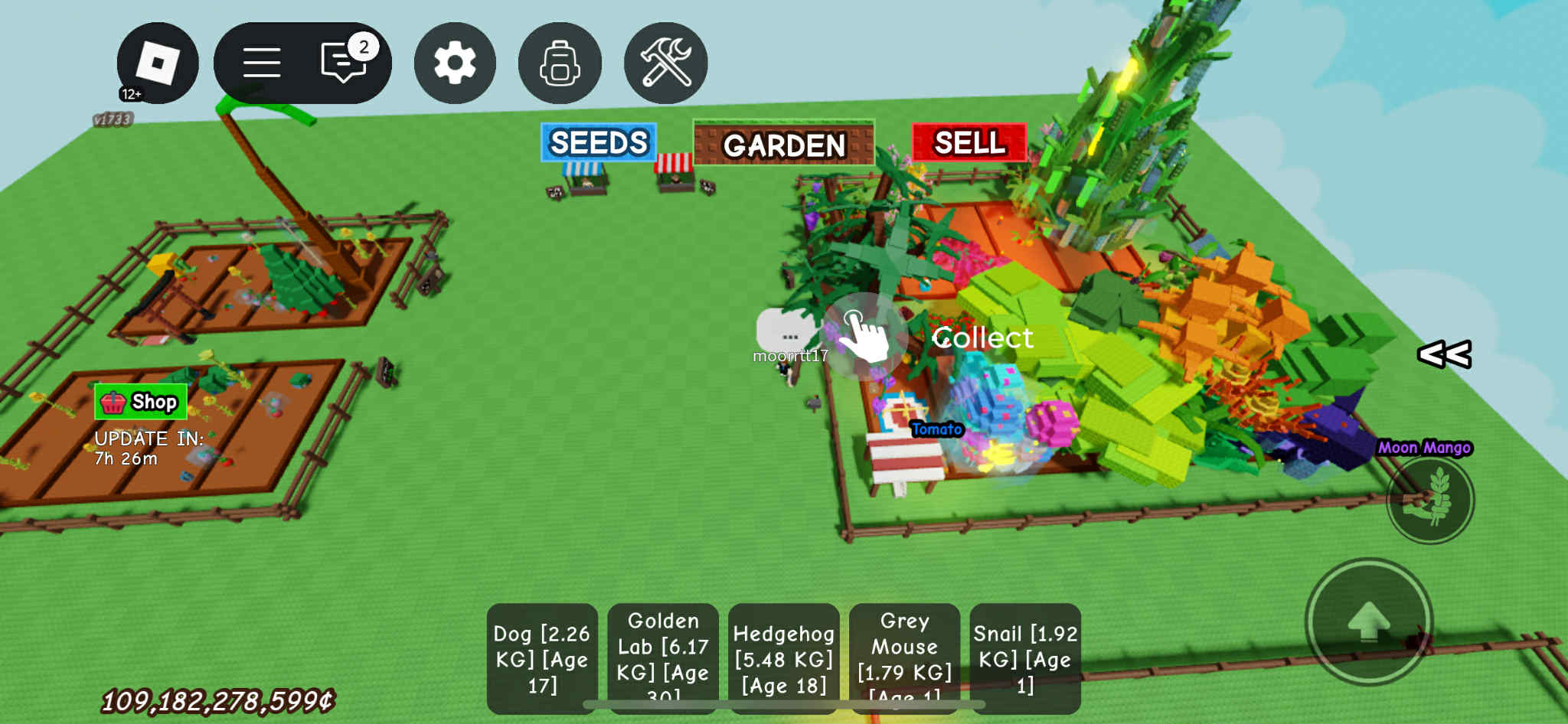Viewport: 1568px width, 724px height.
Task: Select the Hedgehog pet slot
Action: [x=784, y=658]
